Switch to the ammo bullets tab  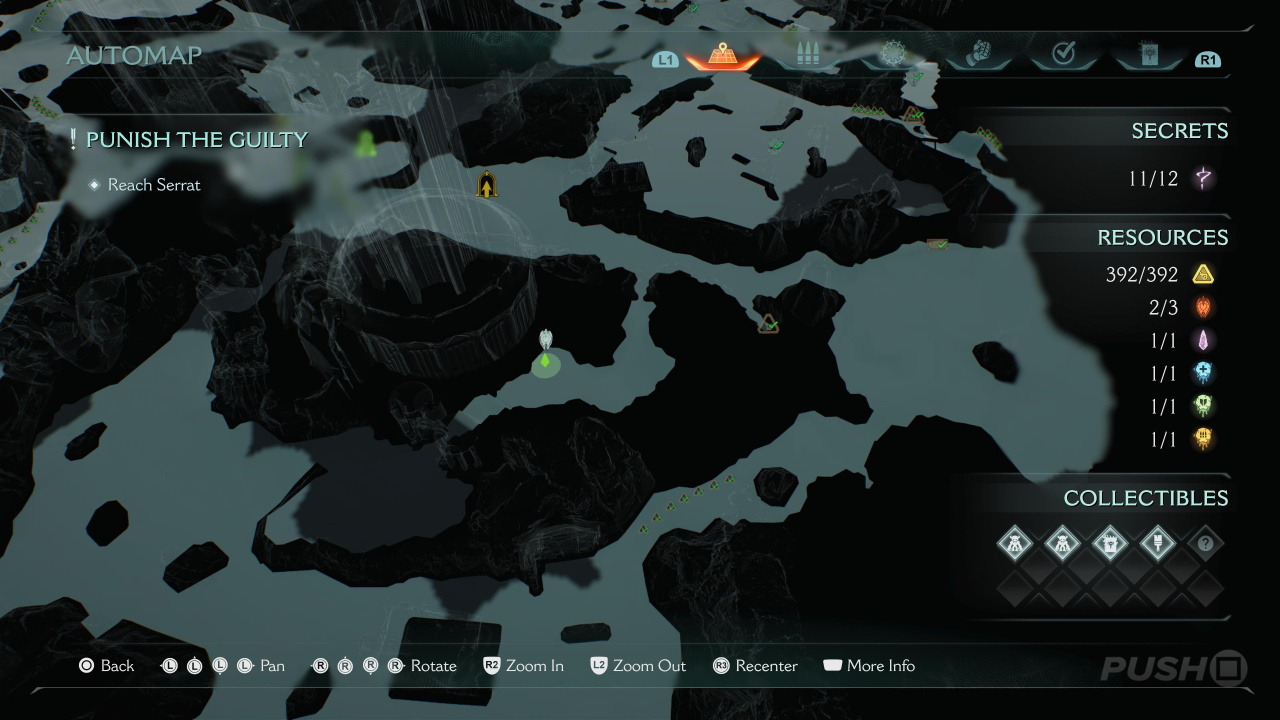pyautogui.click(x=806, y=55)
